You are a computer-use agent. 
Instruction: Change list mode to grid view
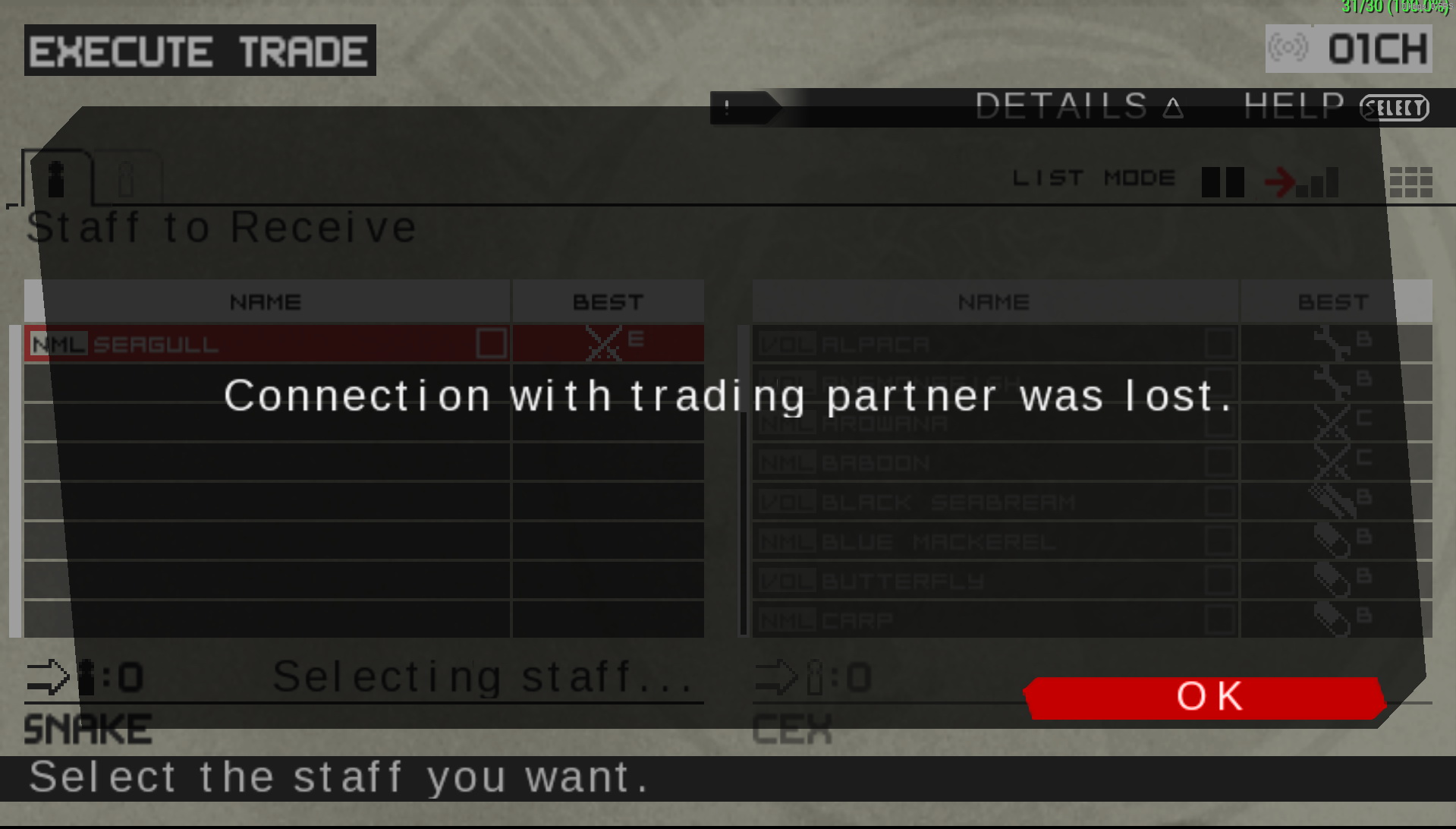pyautogui.click(x=1410, y=182)
